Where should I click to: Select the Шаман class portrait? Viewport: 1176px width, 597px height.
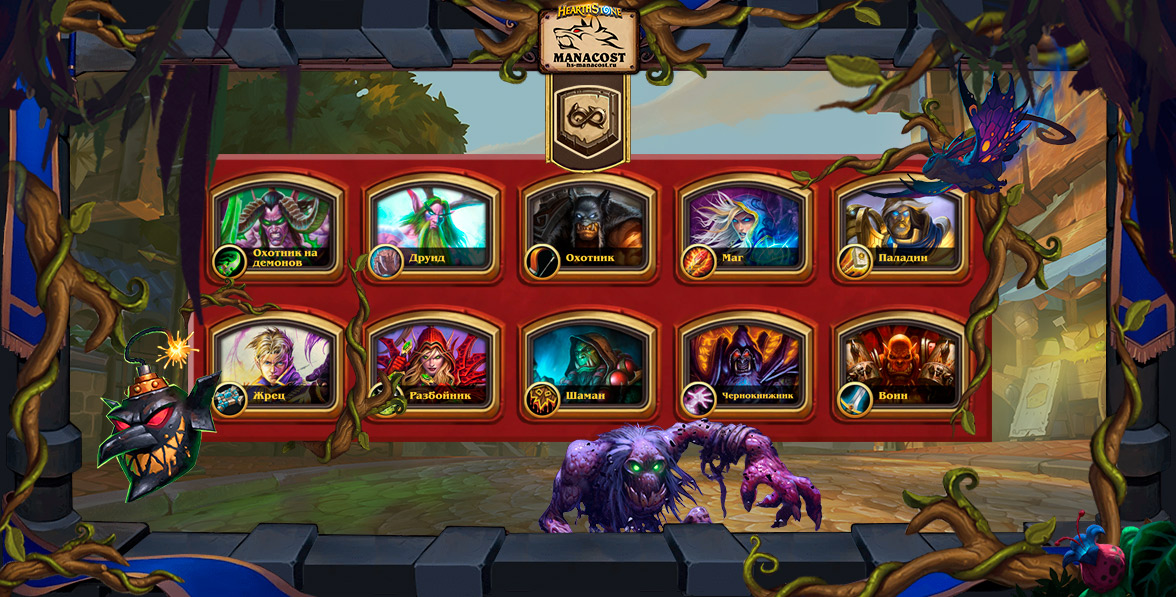[x=588, y=364]
